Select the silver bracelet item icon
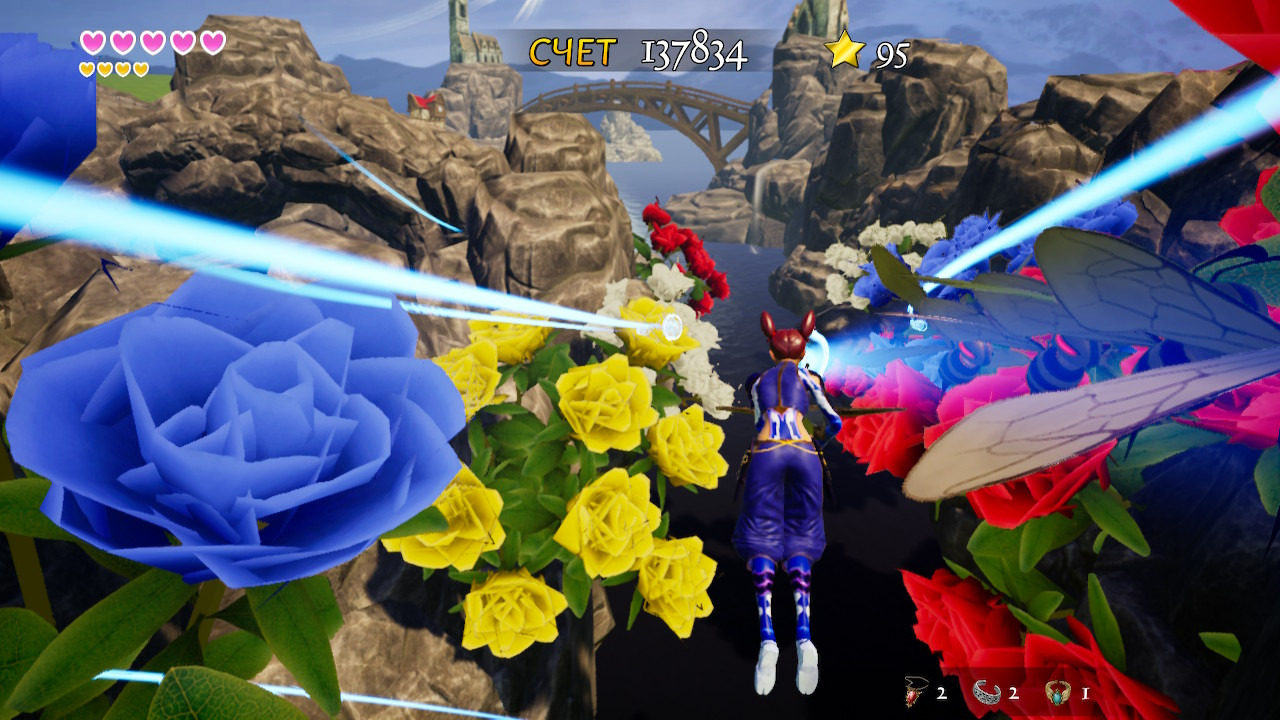Viewport: 1280px width, 720px height. coord(987,690)
